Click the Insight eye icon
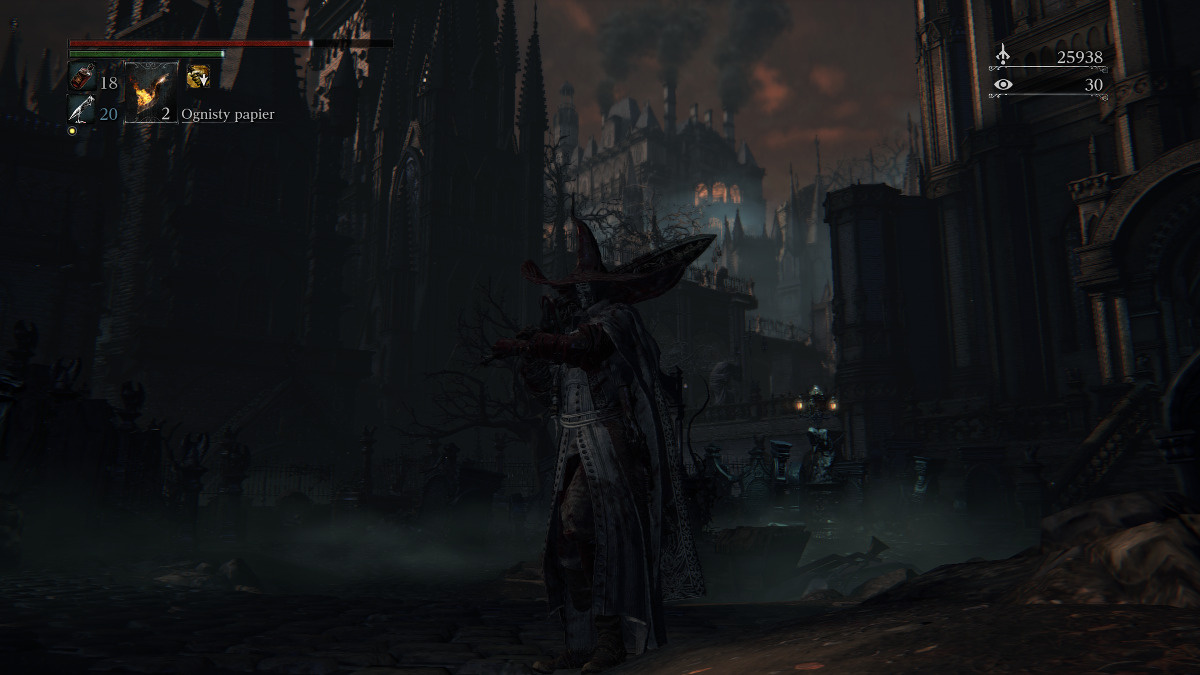The height and width of the screenshot is (675, 1200). (x=1003, y=85)
